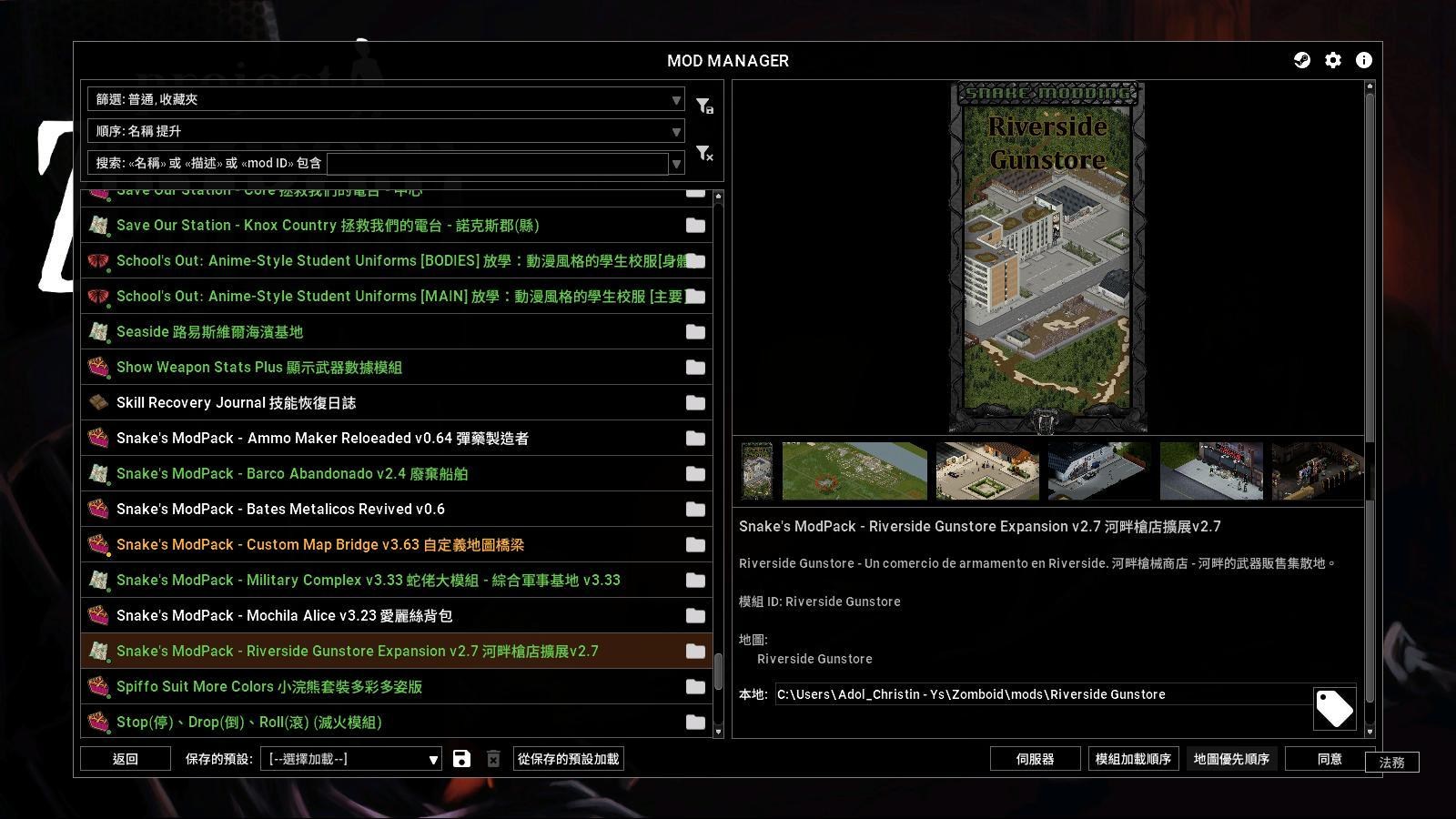Save the current preset using the floppy disk icon
1456x819 pixels.
tap(463, 758)
